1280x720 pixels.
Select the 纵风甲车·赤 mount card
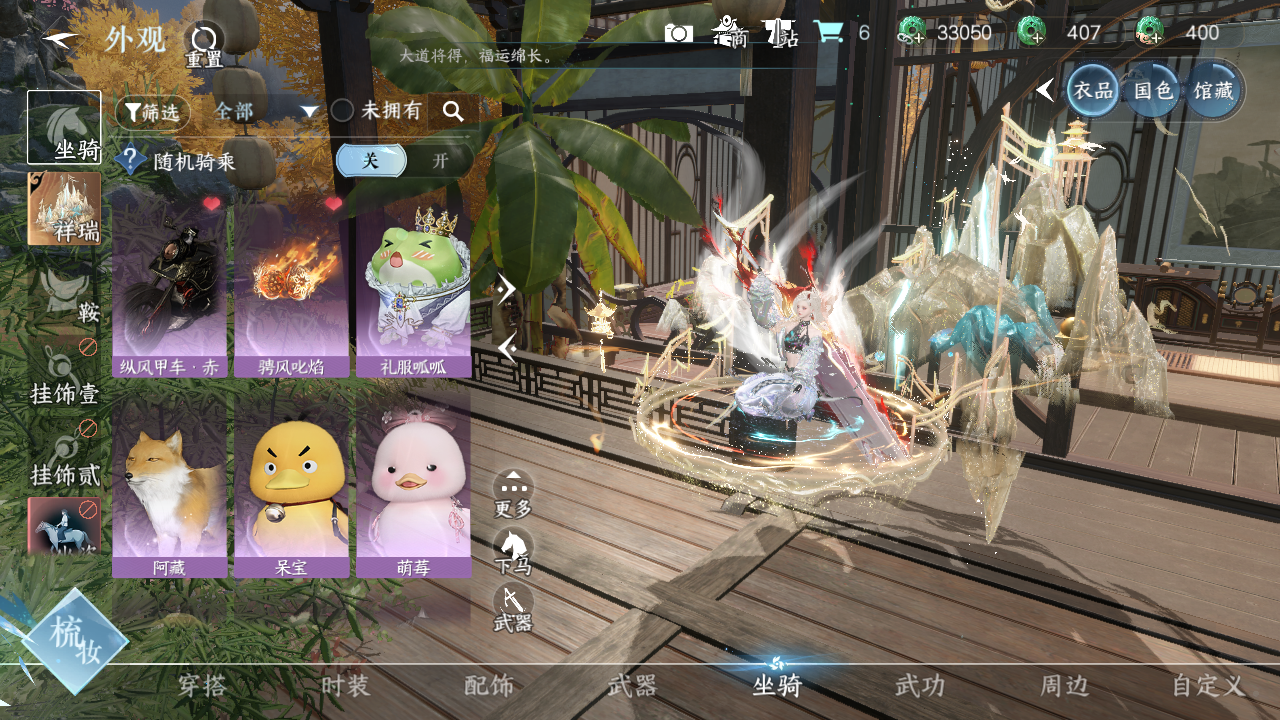click(169, 285)
